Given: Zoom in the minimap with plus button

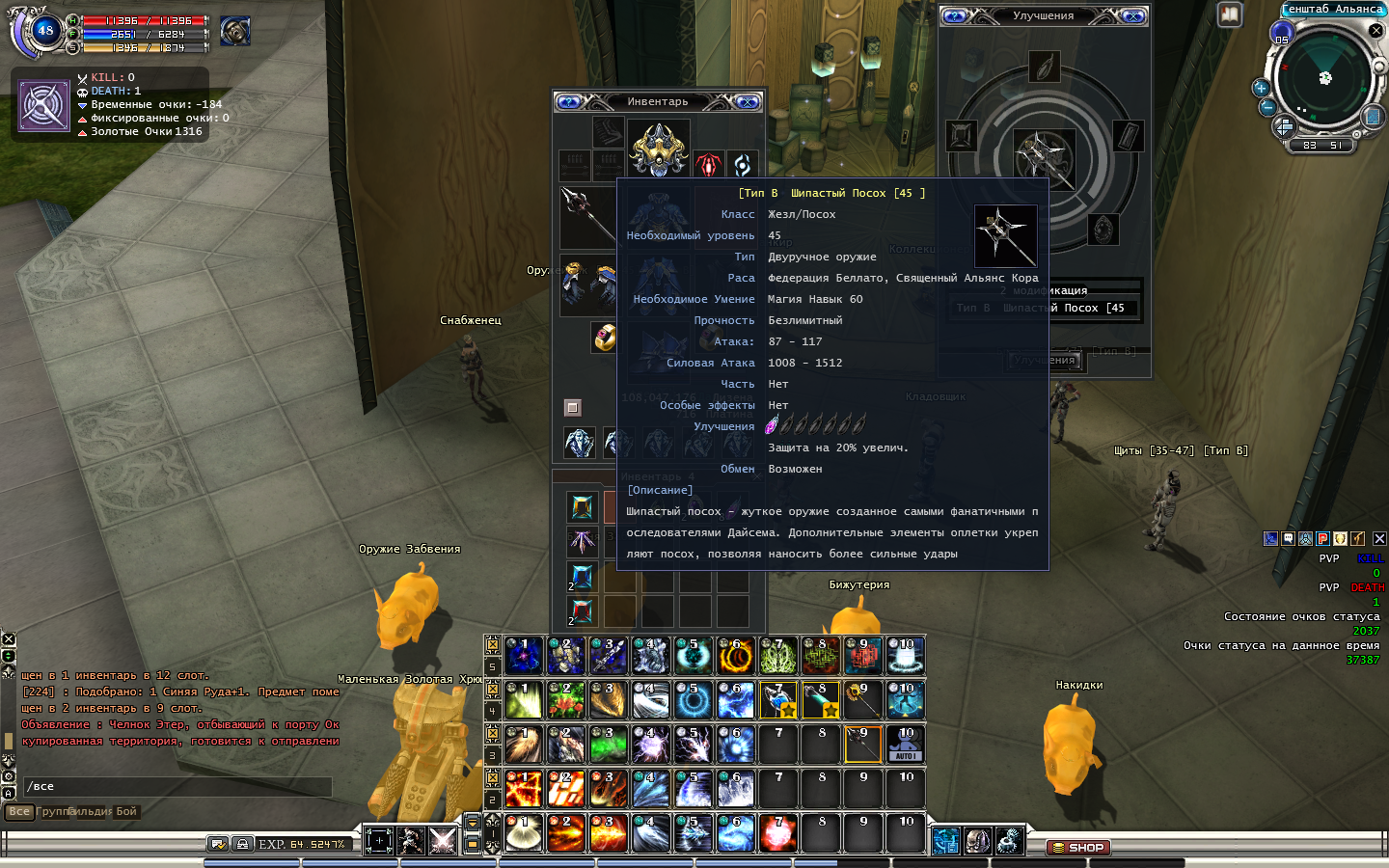Looking at the screenshot, I should [1261, 88].
